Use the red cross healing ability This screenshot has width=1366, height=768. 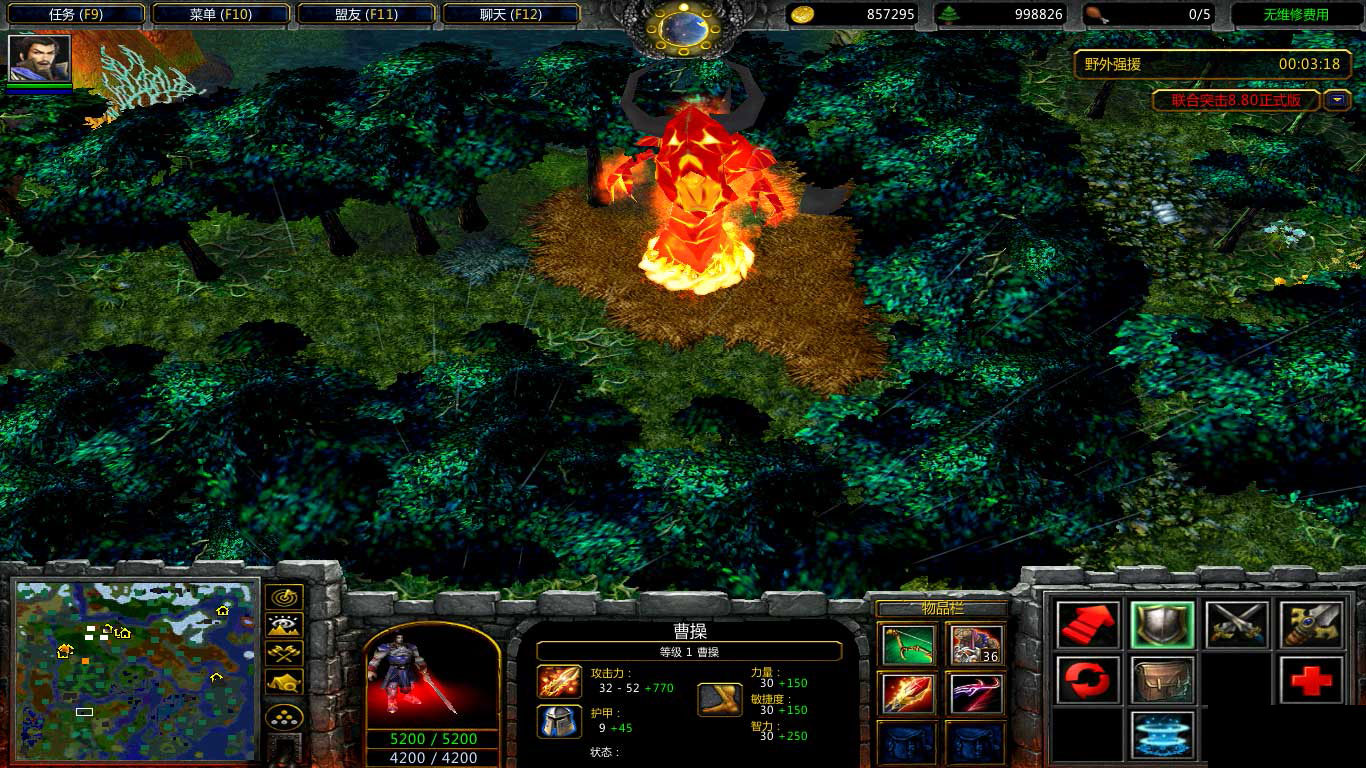[x=1311, y=680]
